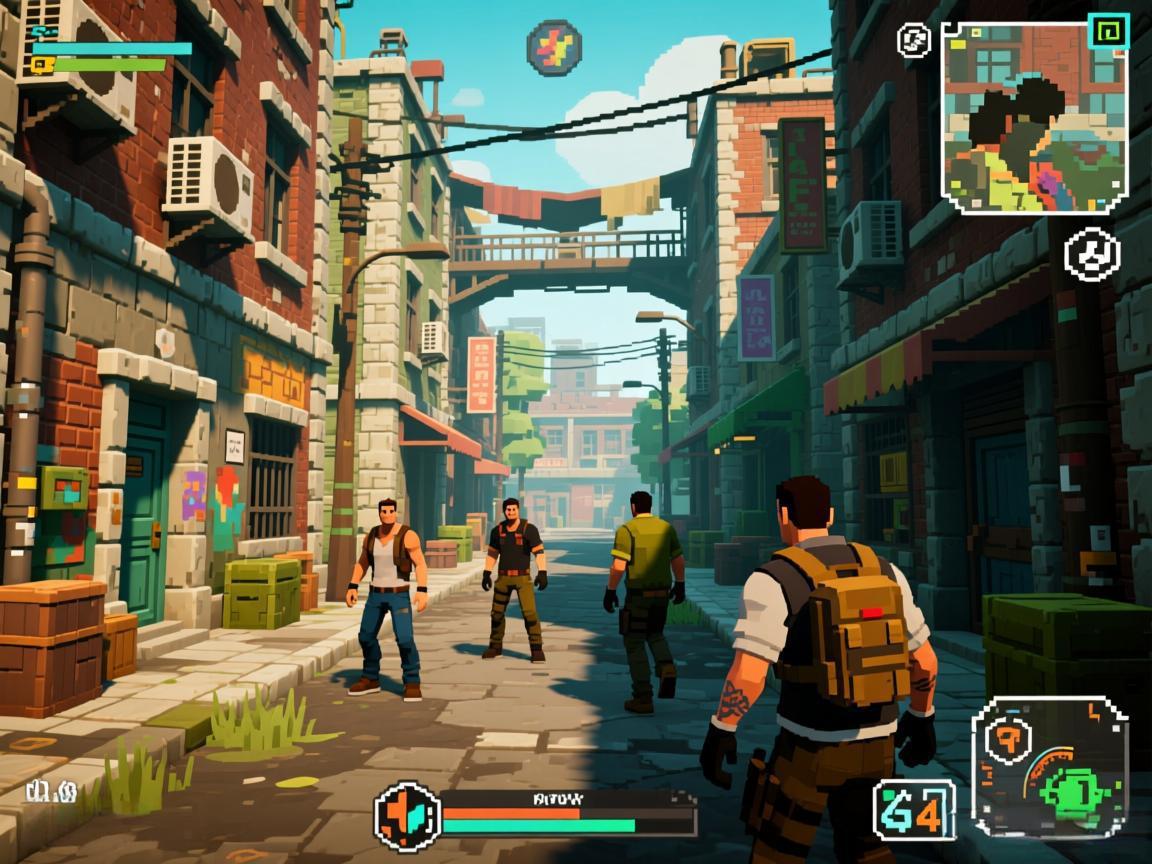Activate the circular white icon below the minimap
The height and width of the screenshot is (864, 1152).
click(1092, 253)
